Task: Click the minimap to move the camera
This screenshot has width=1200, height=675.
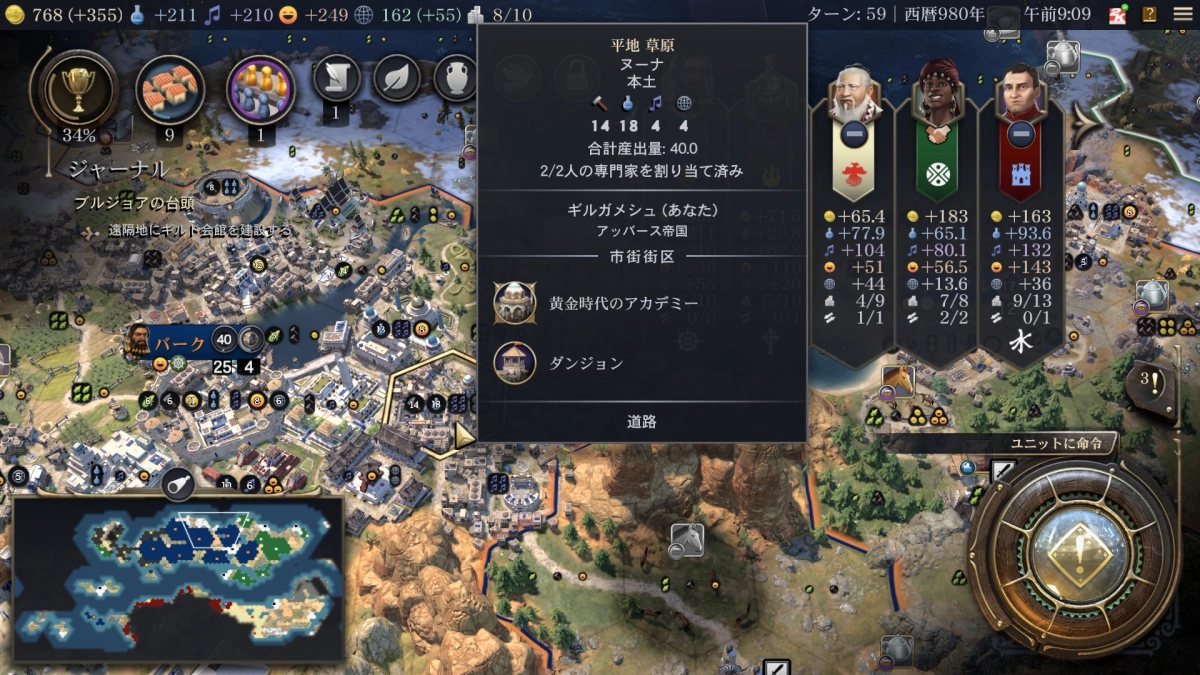Action: pos(178,576)
